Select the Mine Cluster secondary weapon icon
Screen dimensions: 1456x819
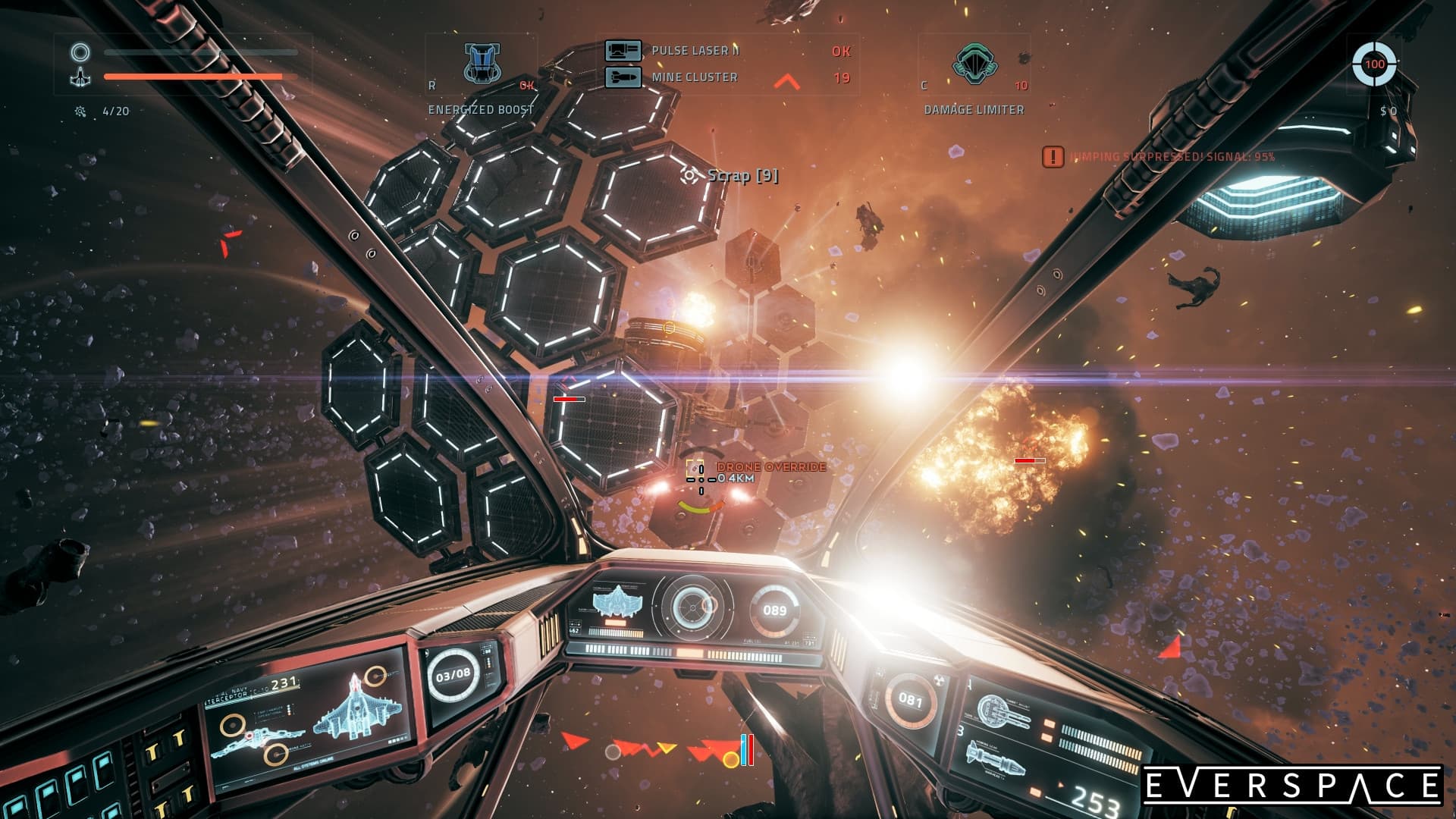click(x=623, y=76)
